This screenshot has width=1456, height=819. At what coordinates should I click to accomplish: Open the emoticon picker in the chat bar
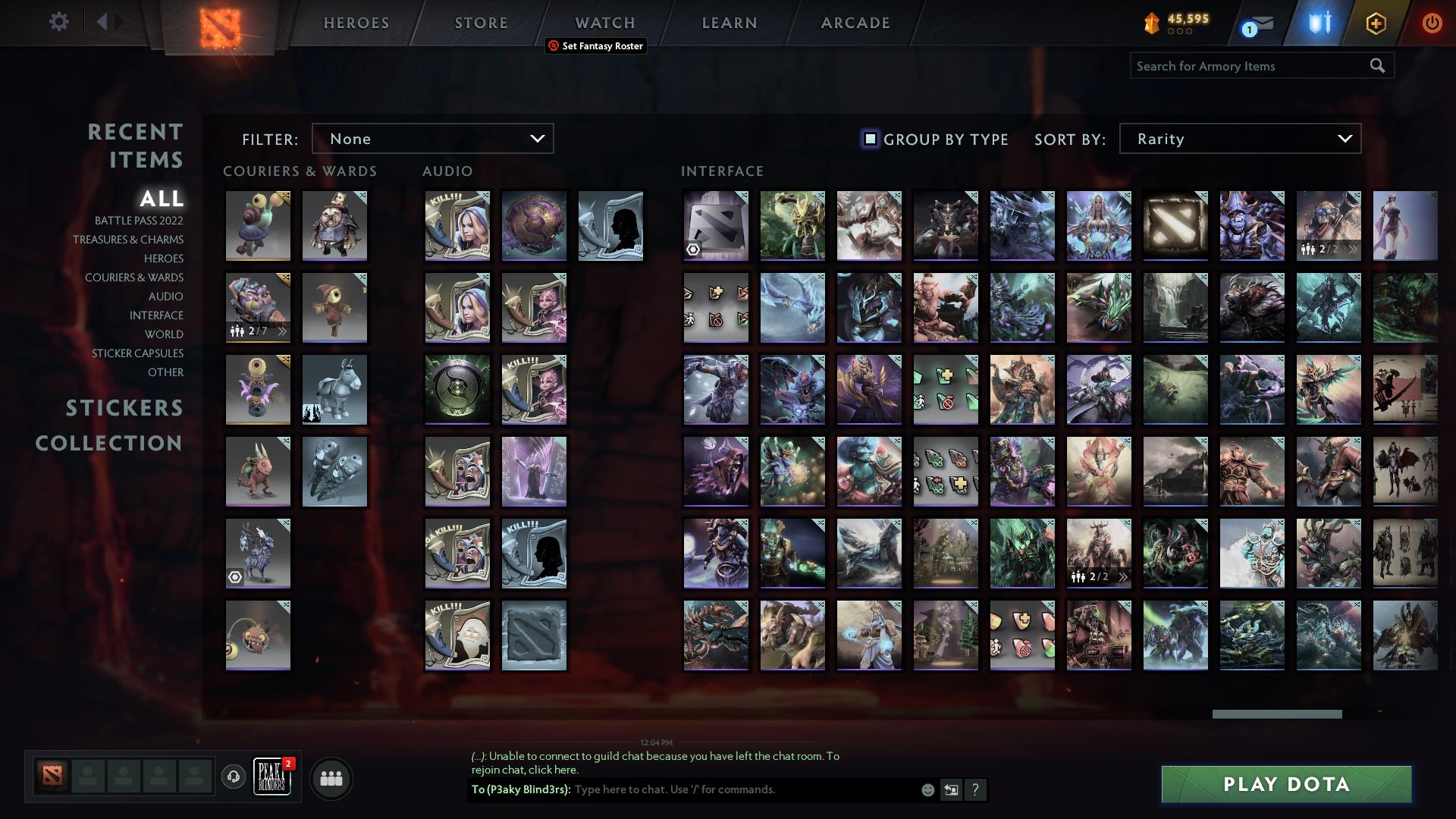click(x=927, y=789)
